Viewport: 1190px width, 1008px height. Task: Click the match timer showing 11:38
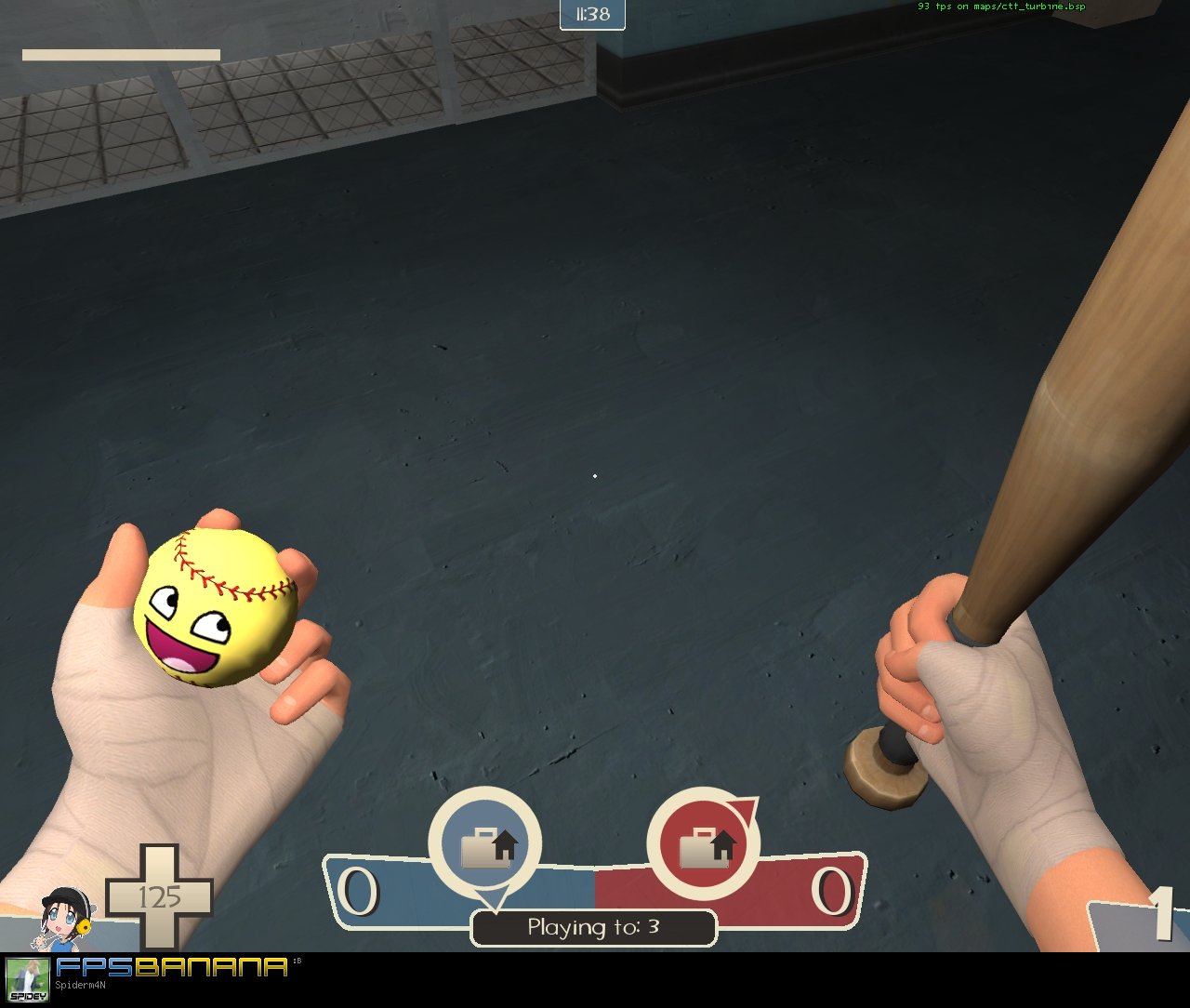click(592, 14)
